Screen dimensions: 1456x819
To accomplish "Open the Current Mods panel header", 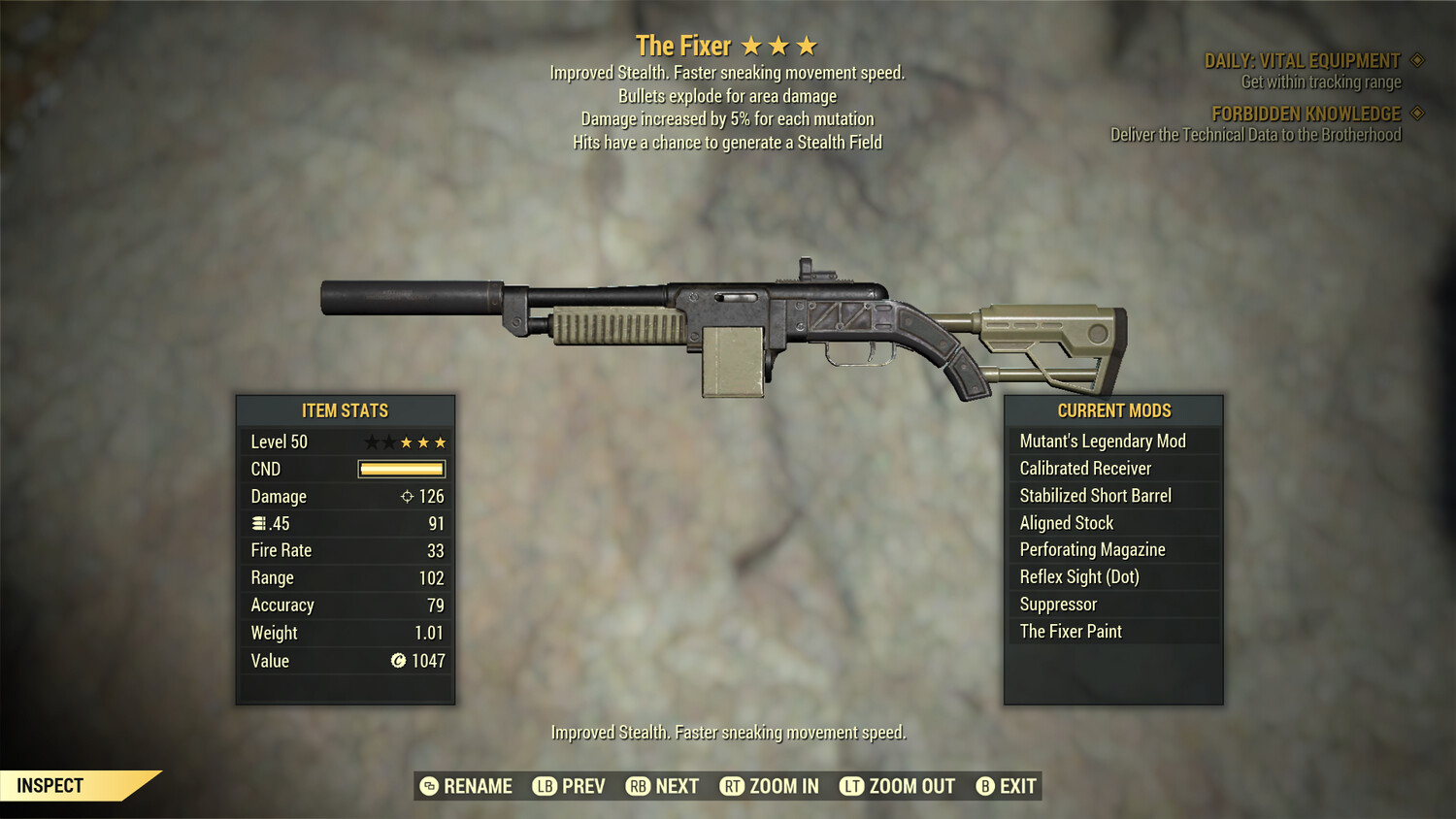I will pyautogui.click(x=1112, y=410).
